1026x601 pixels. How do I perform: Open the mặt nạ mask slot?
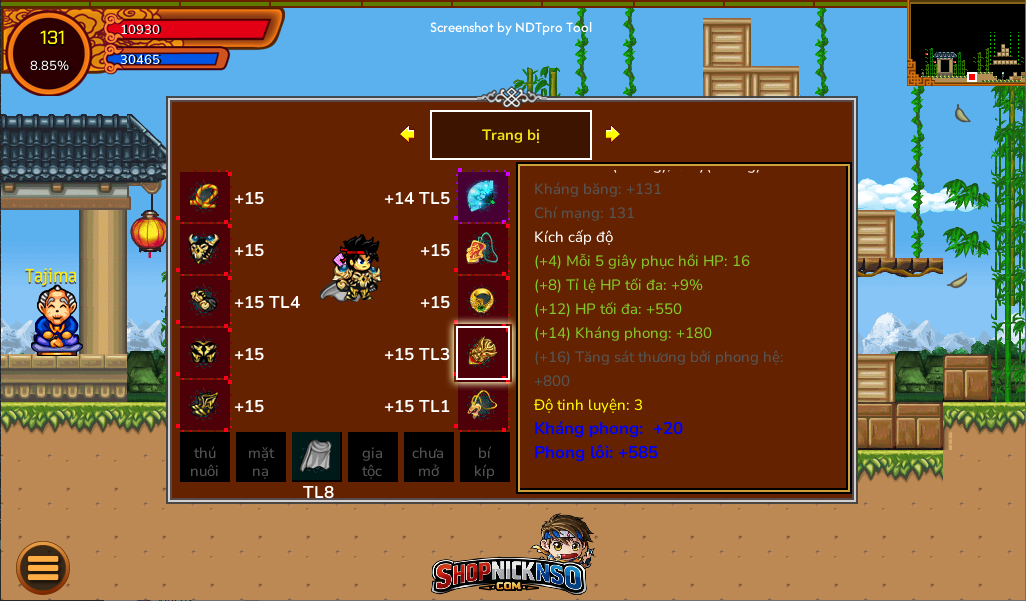tap(261, 457)
